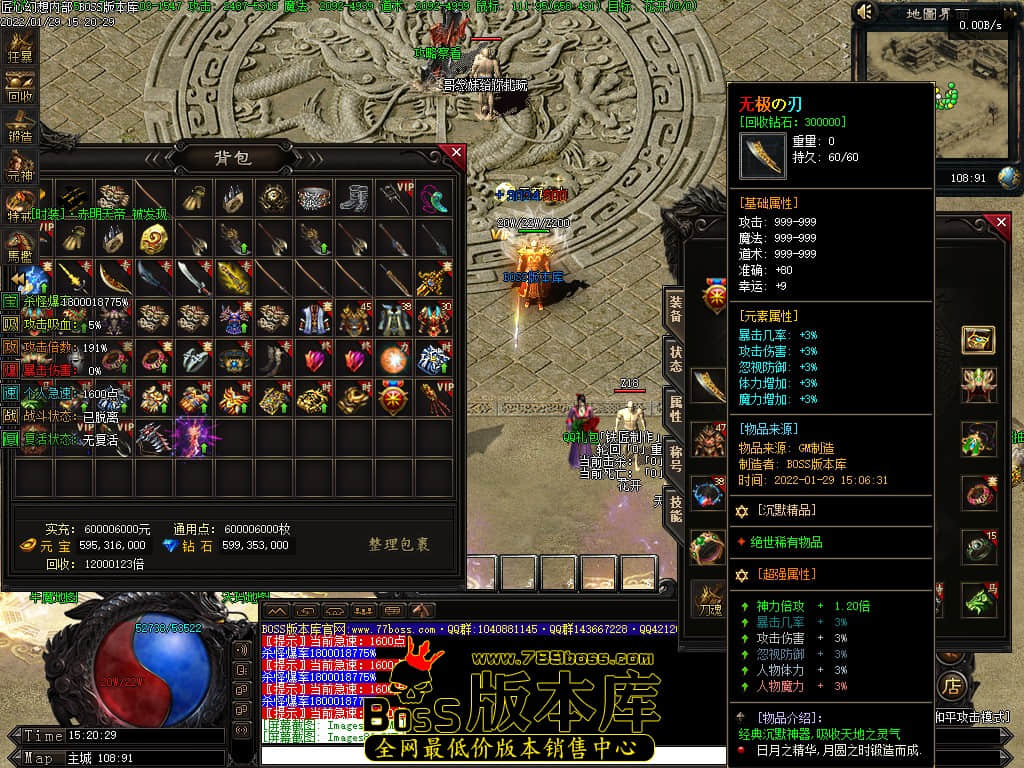
Task: Open the 回收 recycle menu
Action: 20,90
